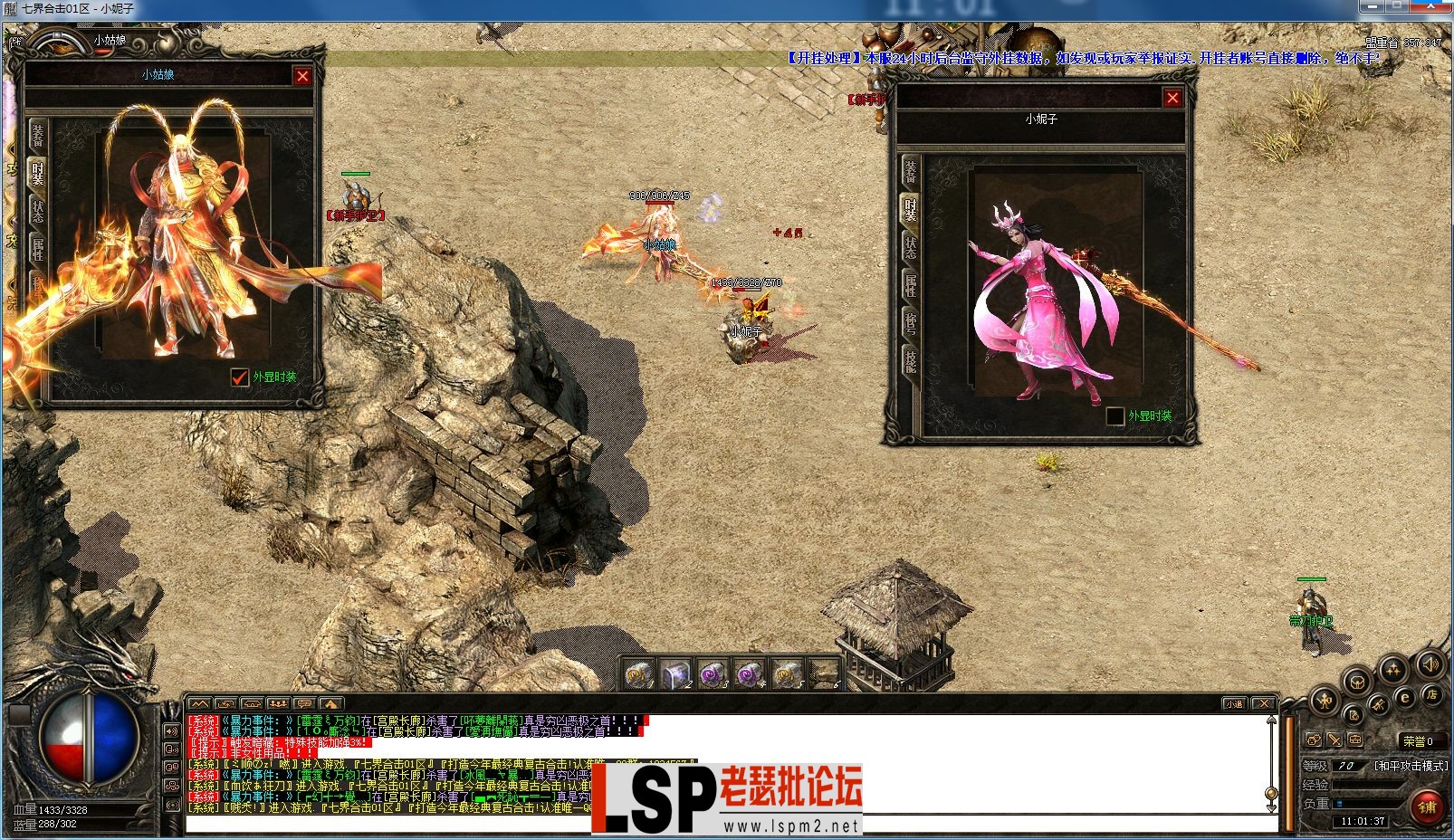This screenshot has width=1454, height=840.
Task: Open the trade icon in the chat toolbar
Action: click(225, 702)
